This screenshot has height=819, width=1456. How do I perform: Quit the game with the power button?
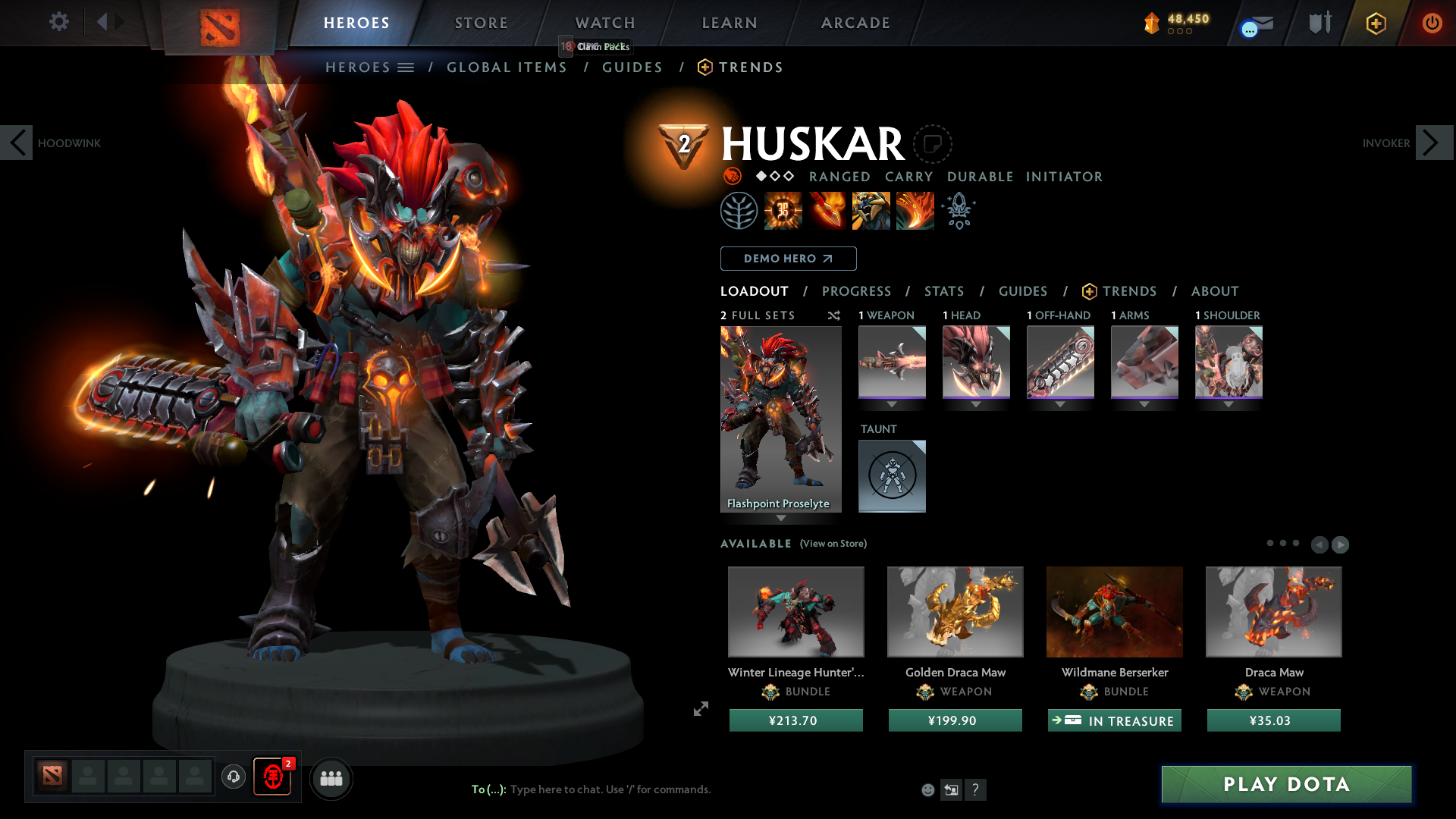[1432, 23]
